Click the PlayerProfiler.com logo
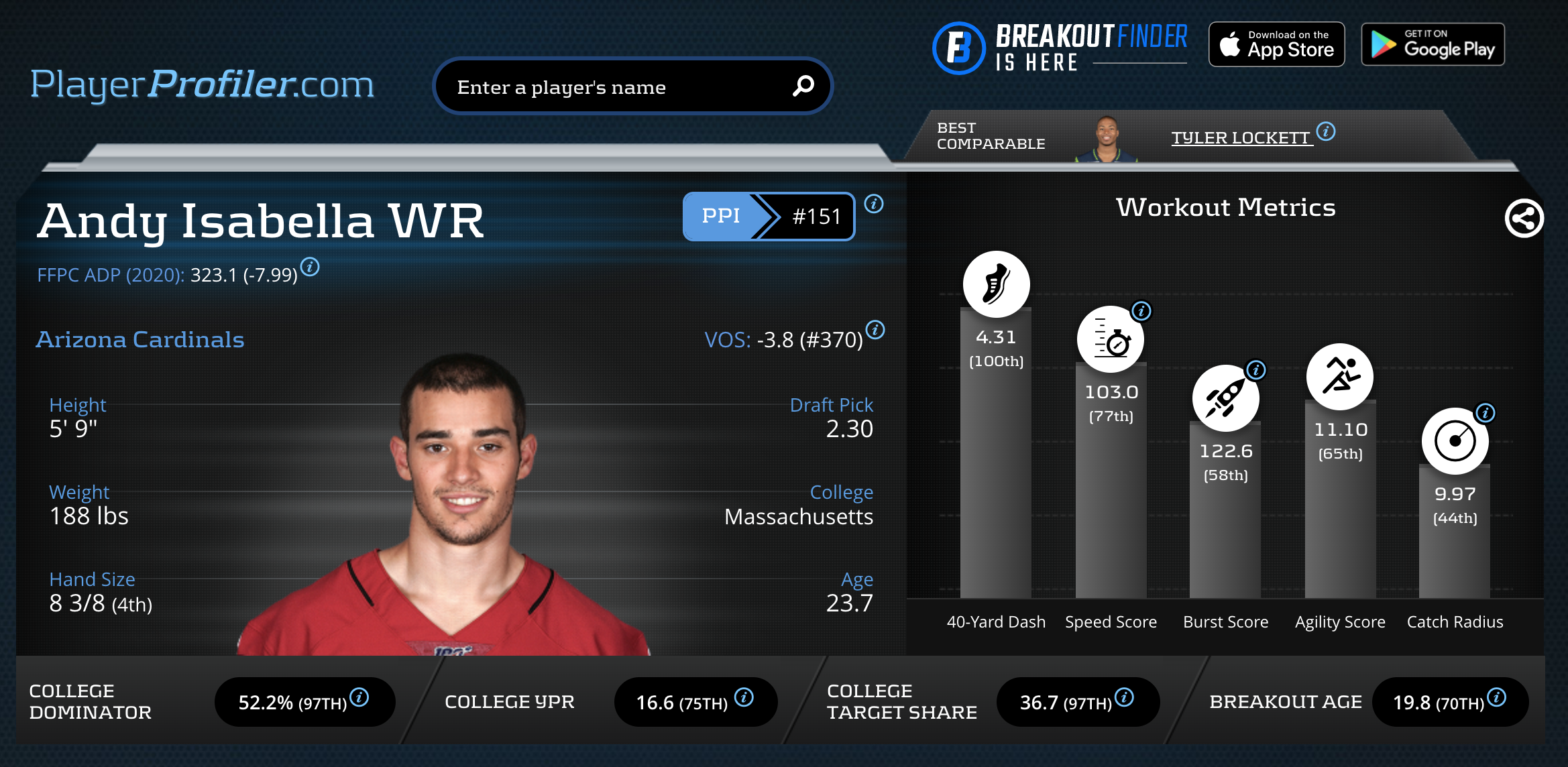Screen dimensions: 1568x767 pyautogui.click(x=202, y=84)
